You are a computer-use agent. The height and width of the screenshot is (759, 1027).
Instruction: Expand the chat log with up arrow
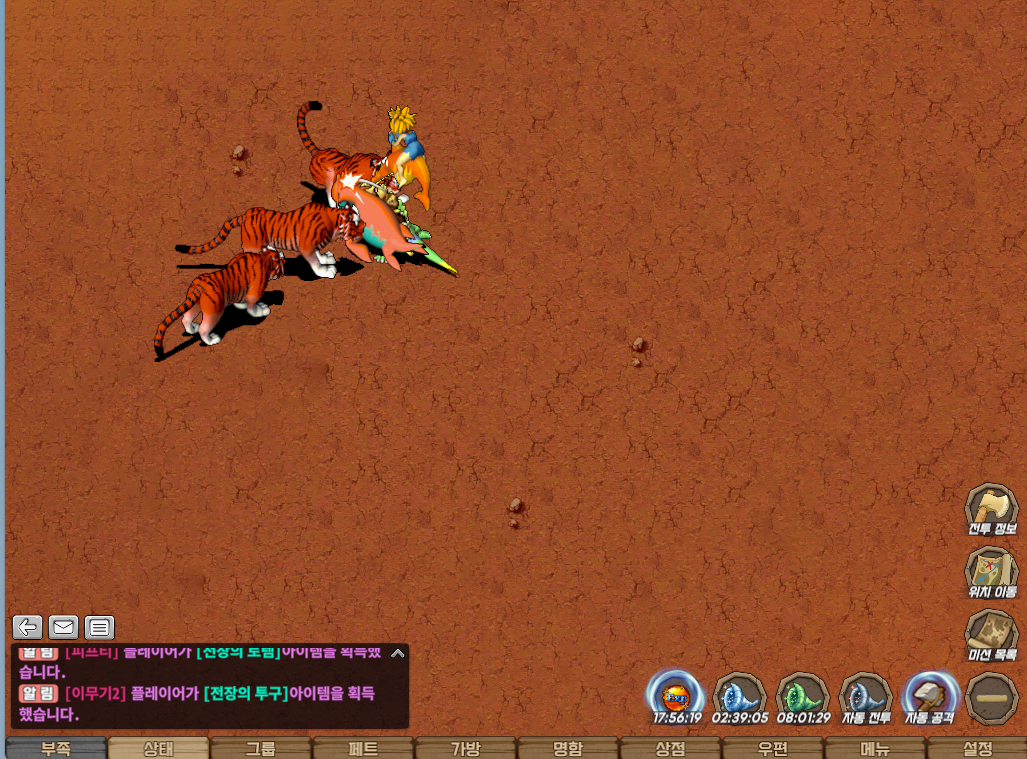(x=398, y=654)
